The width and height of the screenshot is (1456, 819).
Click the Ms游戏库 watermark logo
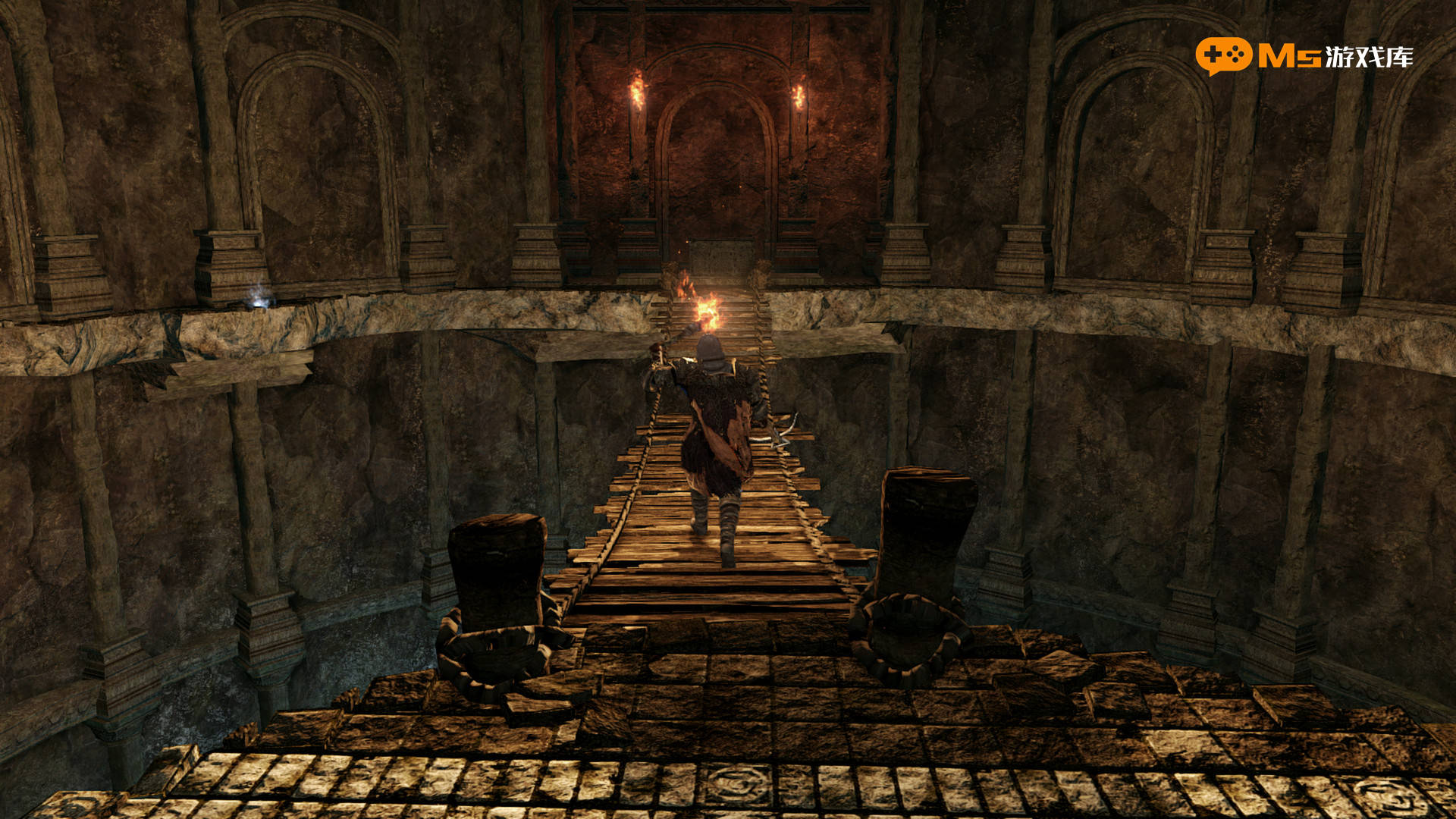coord(1304,56)
